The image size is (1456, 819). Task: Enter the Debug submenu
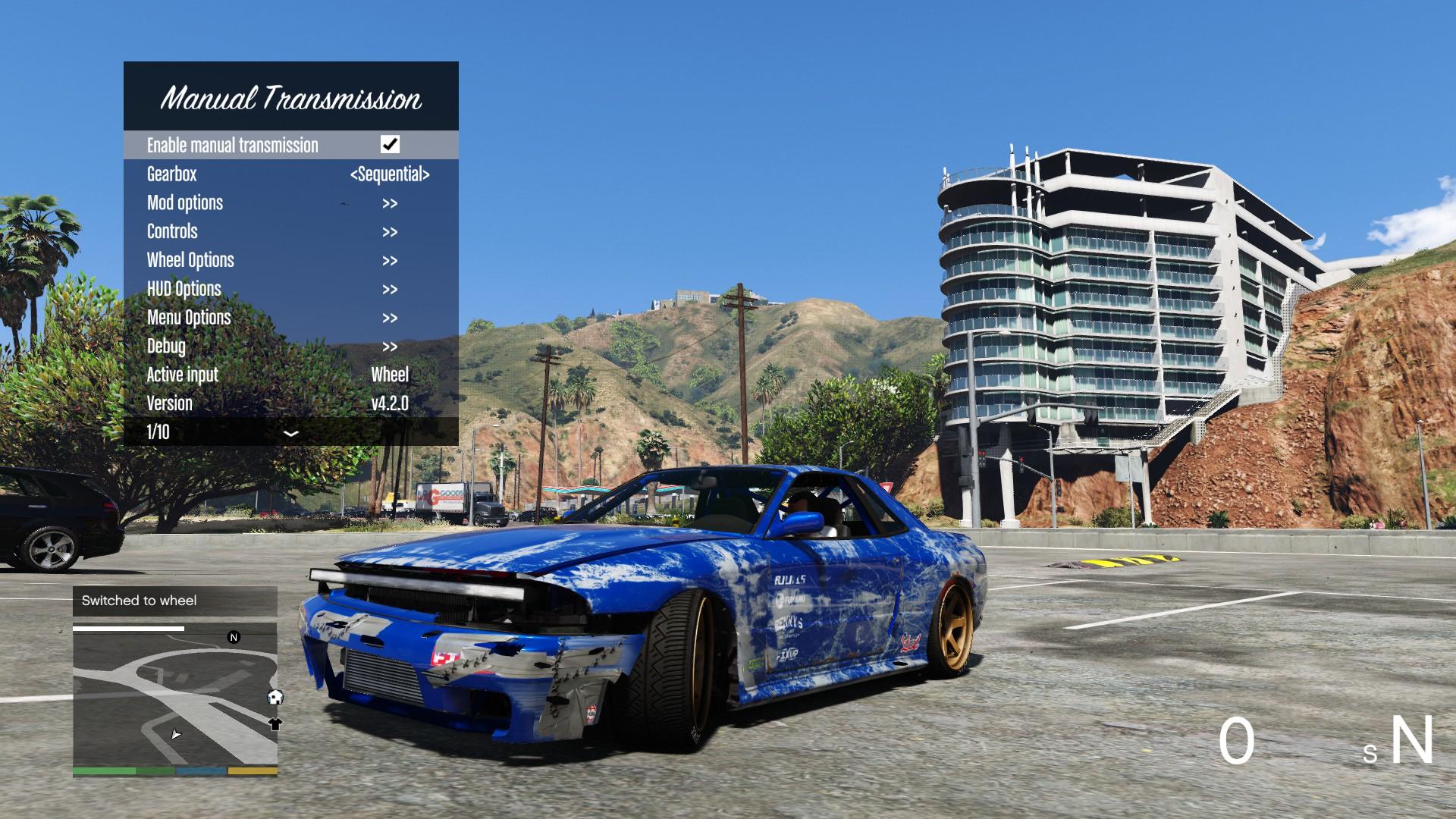(290, 347)
